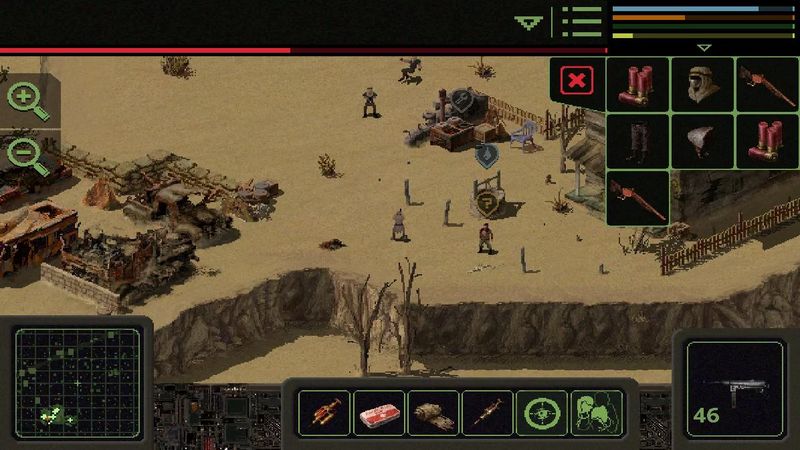
Task: Zoom in with the plus magnifier button
Action: (27, 99)
